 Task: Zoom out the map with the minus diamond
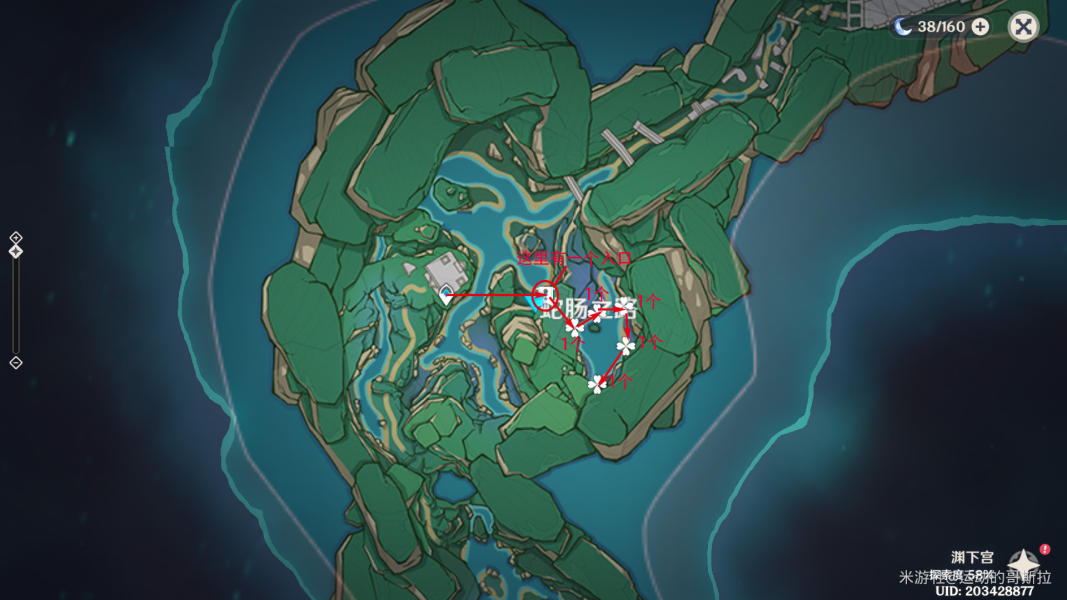click(16, 362)
